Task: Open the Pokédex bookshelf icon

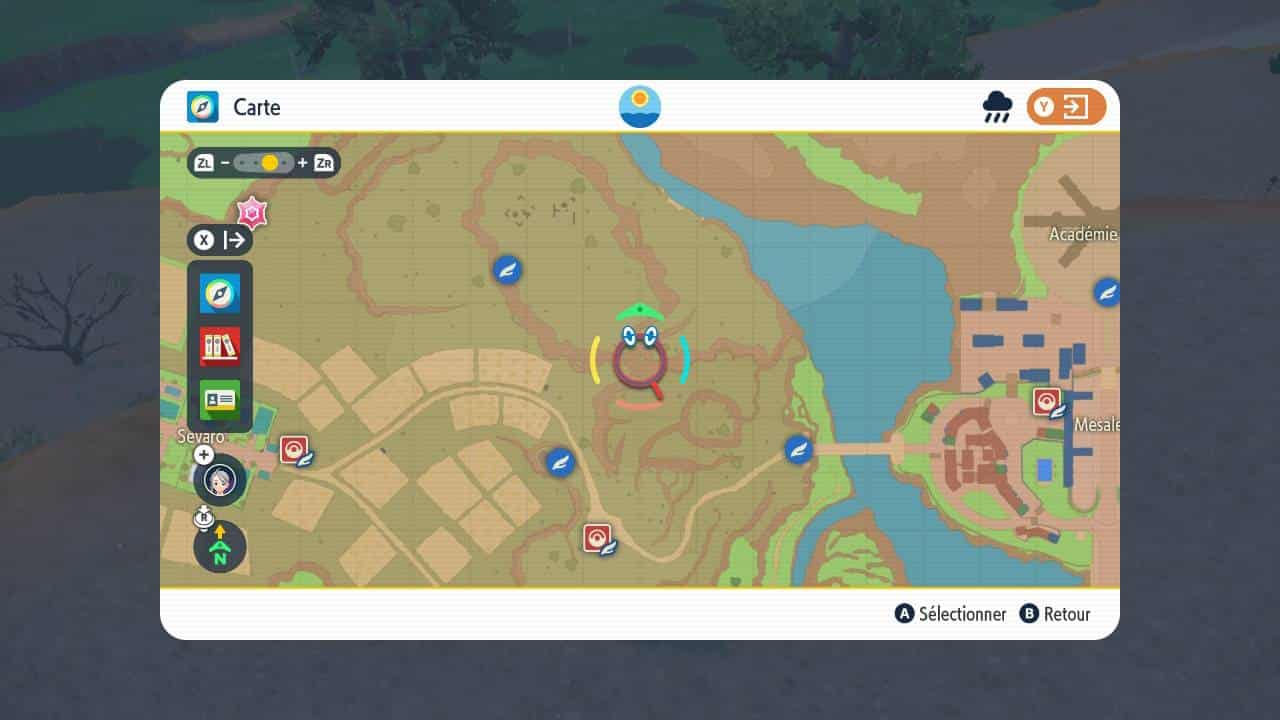Action: click(219, 346)
